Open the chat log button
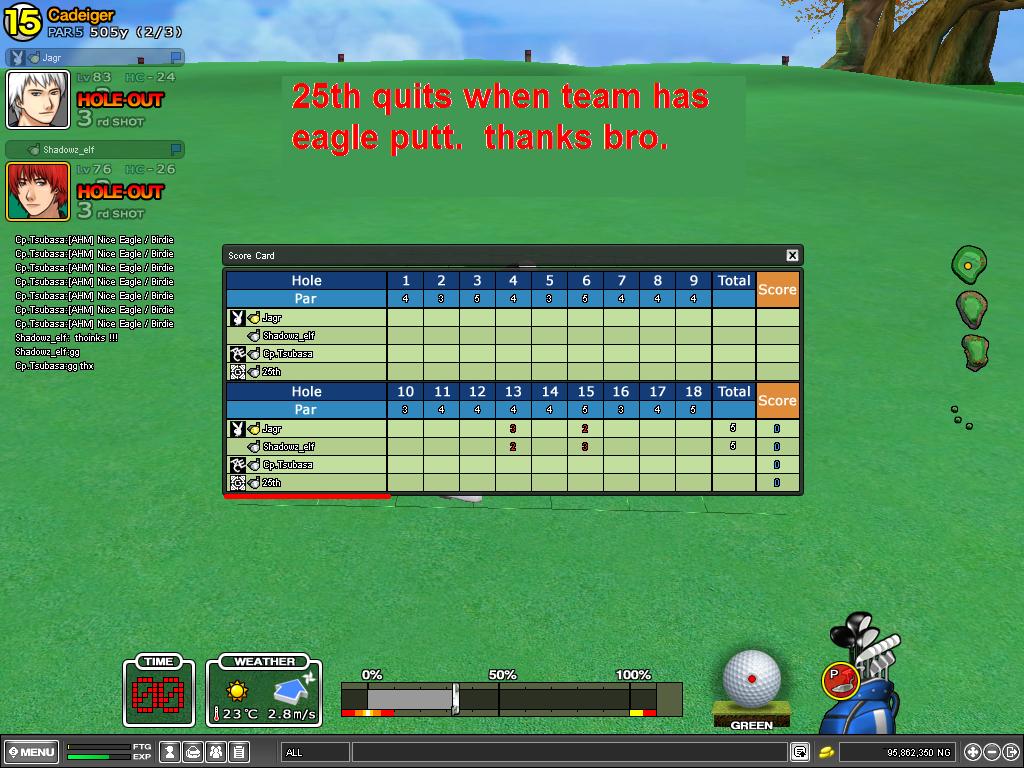1024x768 pixels. coord(800,752)
